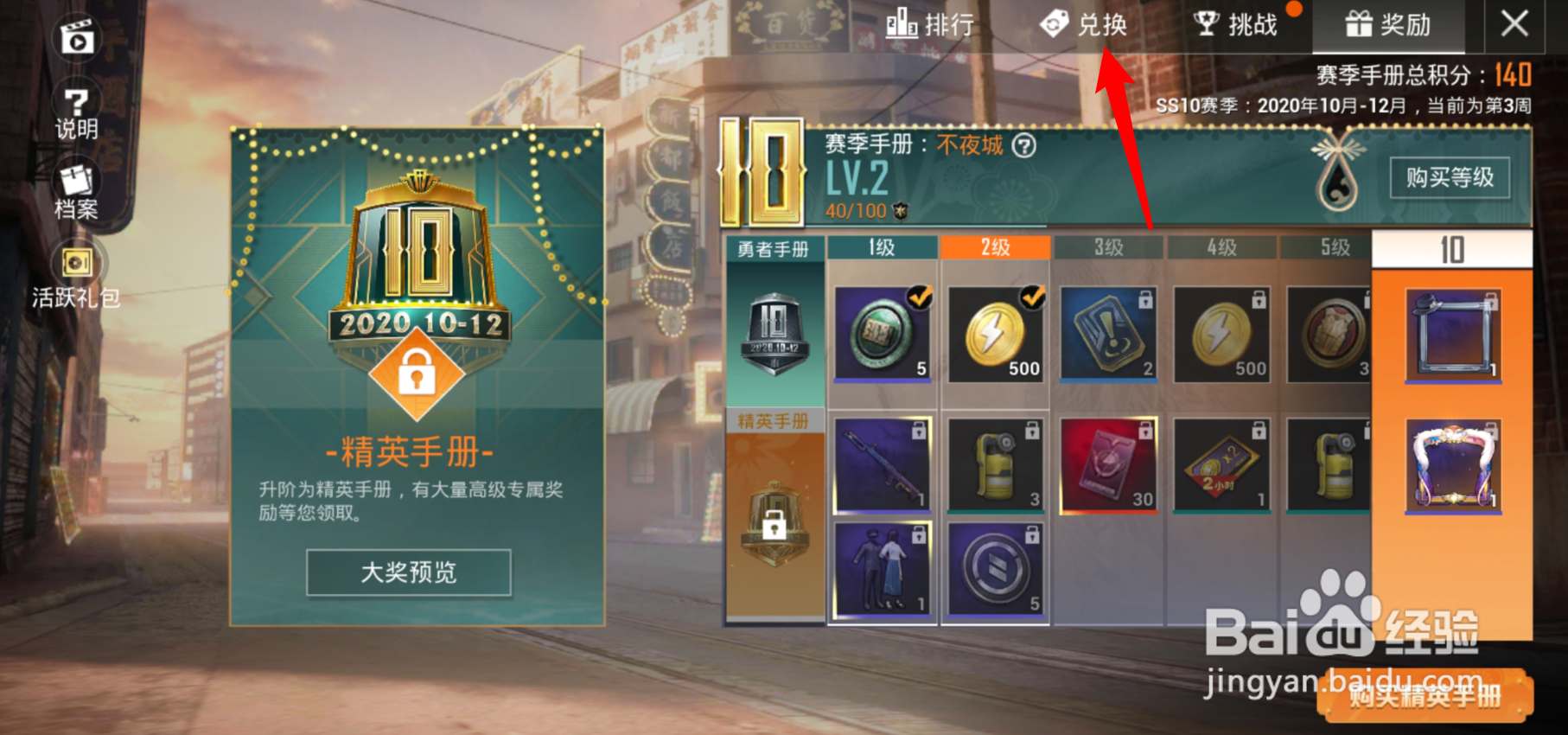Expand the 3级 rewards column

point(1108,246)
